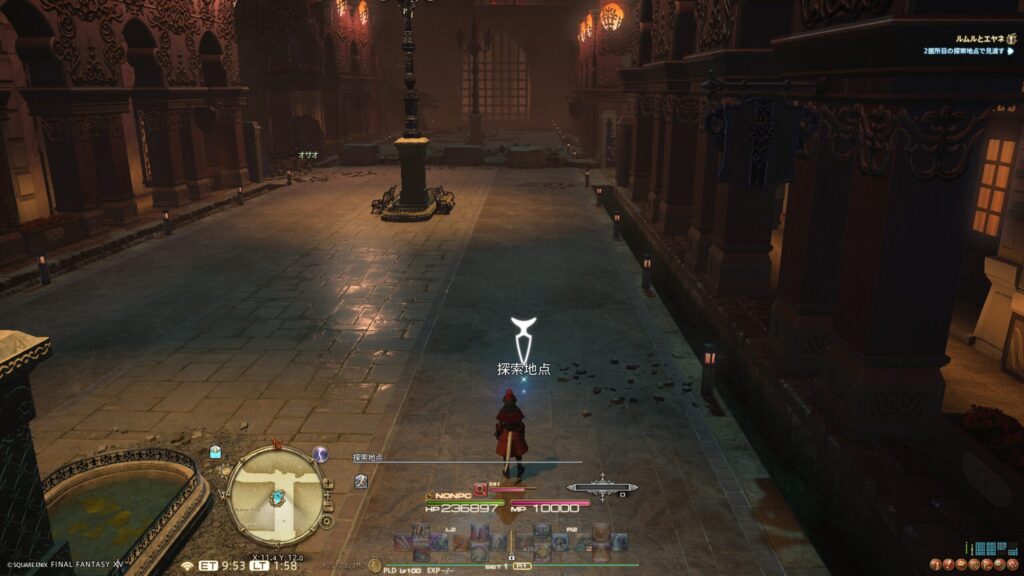Toggle the hotbar padlock icon

512,554
